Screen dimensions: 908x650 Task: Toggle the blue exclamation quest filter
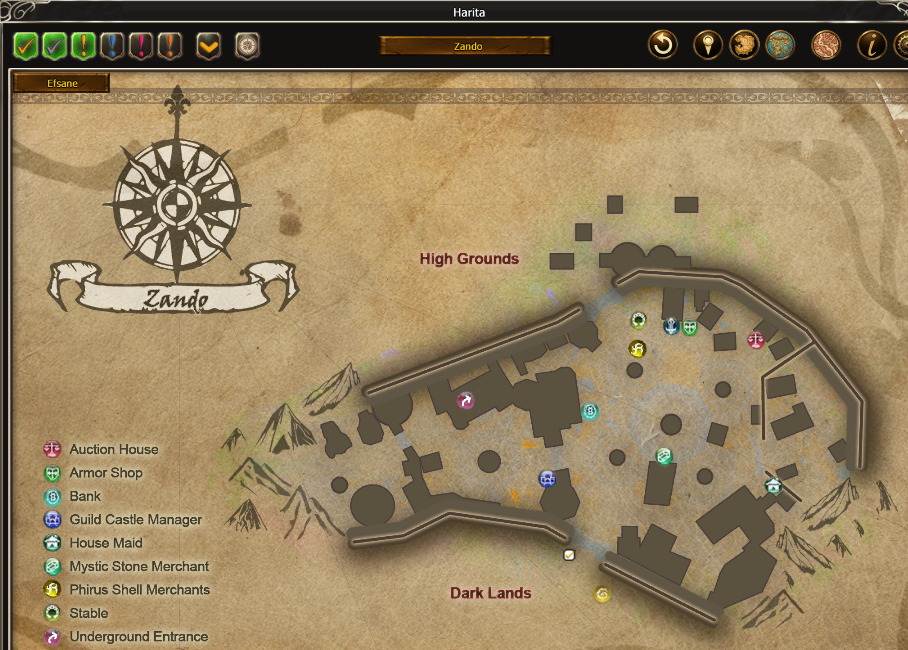pyautogui.click(x=112, y=45)
